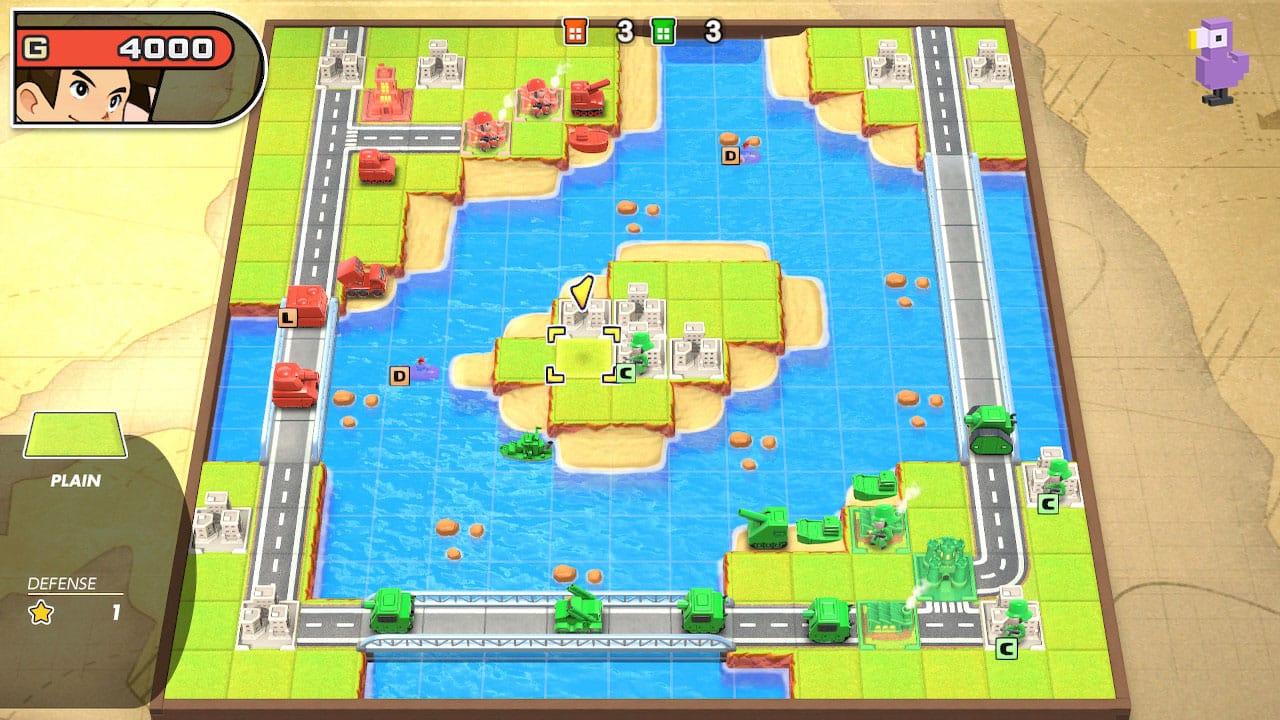Click the D badge on the submerged red sub
Viewport: 1280px width, 720px height.
pyautogui.click(x=399, y=377)
